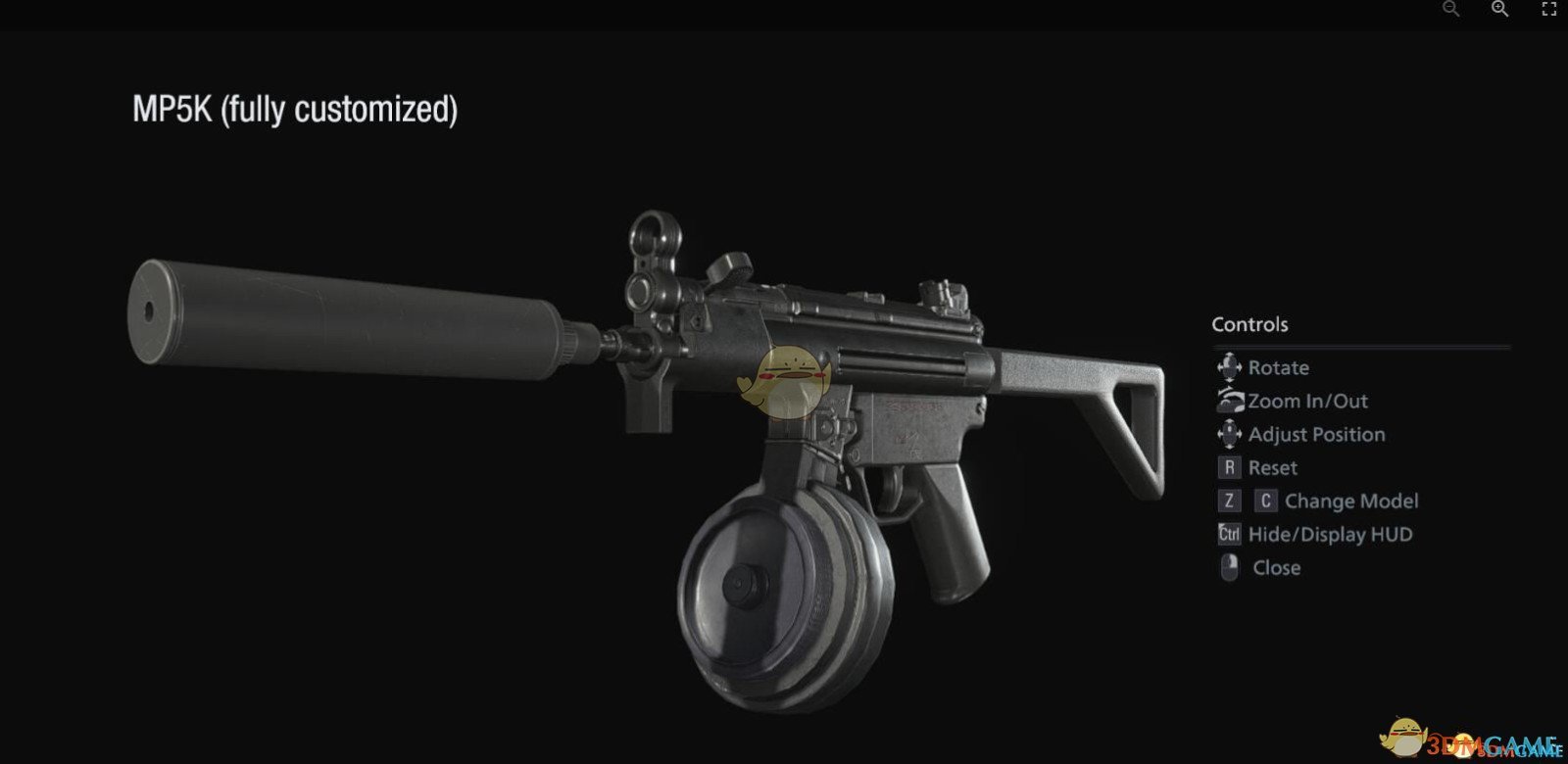
Task: Click the zoom out magnifier icon
Action: 1447,10
